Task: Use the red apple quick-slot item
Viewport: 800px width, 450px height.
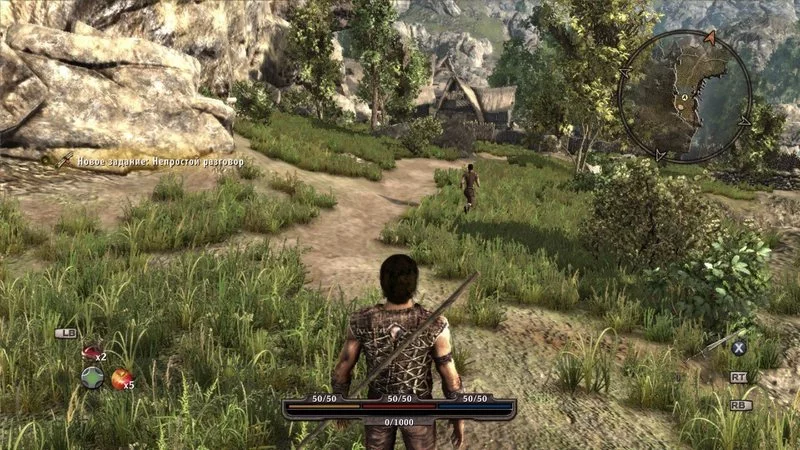Action: click(x=121, y=378)
